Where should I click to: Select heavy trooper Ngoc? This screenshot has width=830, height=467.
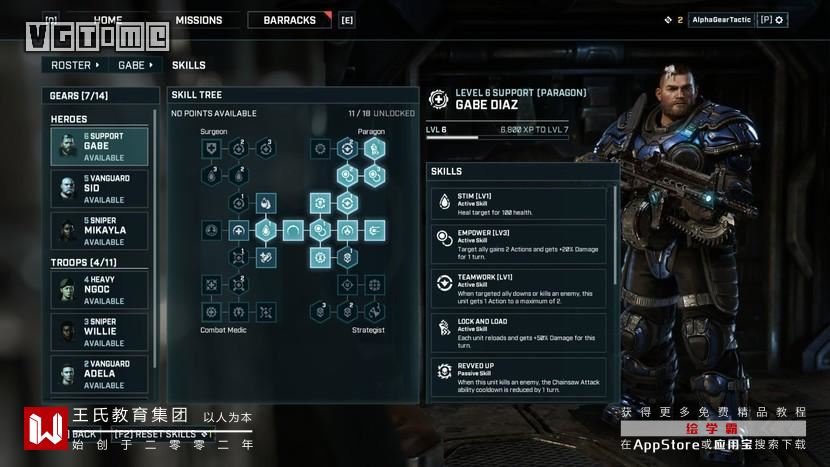pos(100,290)
